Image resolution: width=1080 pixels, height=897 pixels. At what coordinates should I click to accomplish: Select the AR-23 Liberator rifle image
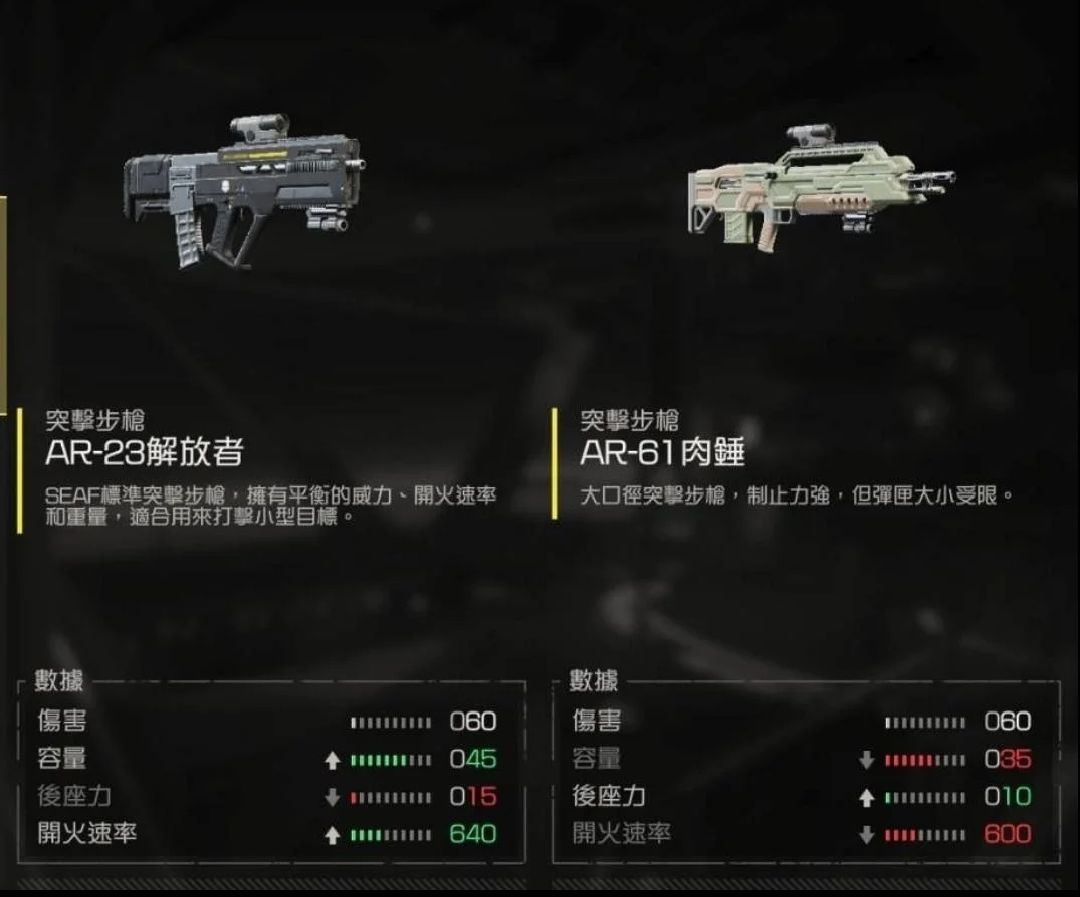(243, 192)
